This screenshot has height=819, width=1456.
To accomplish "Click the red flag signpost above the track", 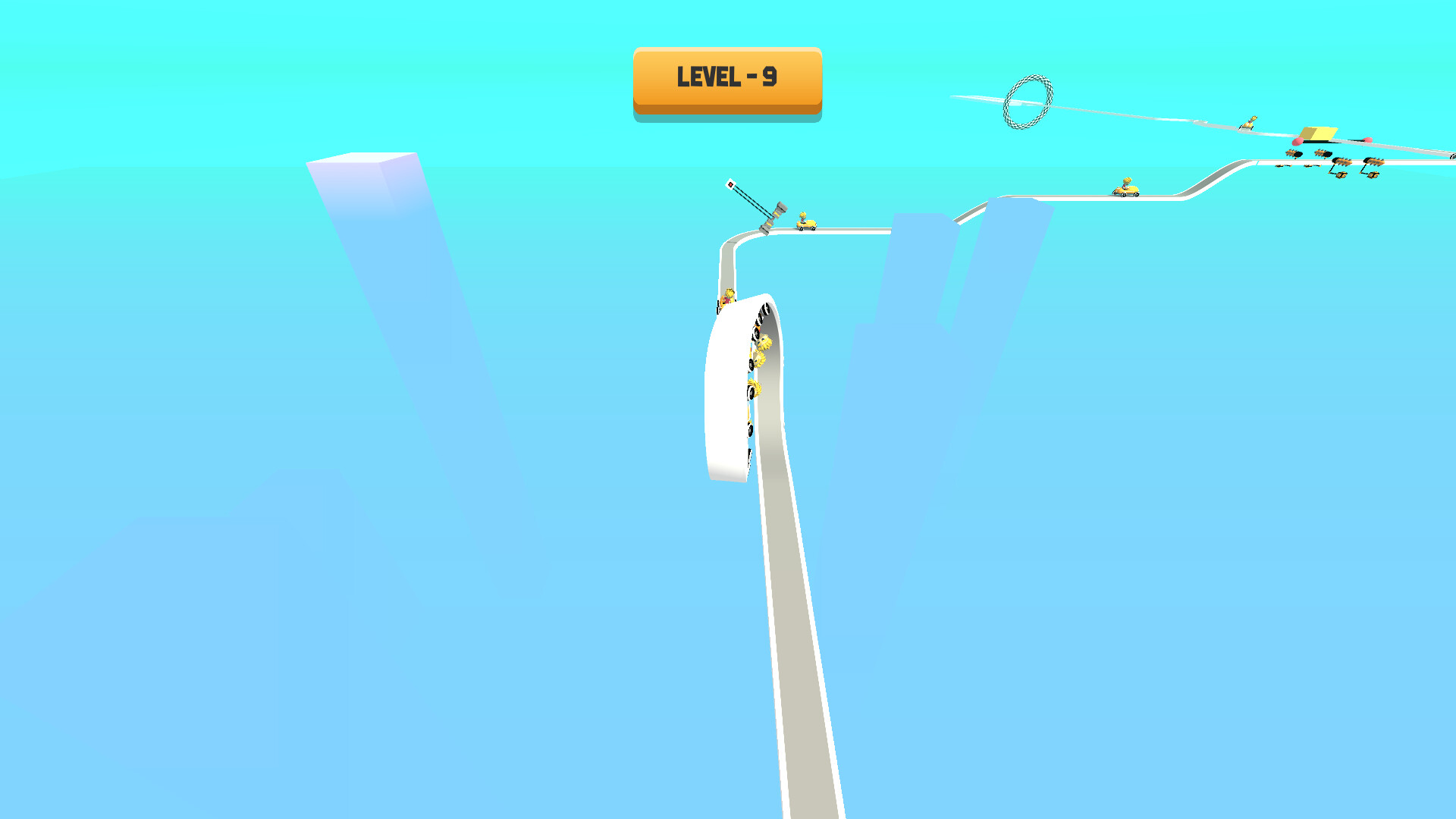I will pyautogui.click(x=730, y=184).
